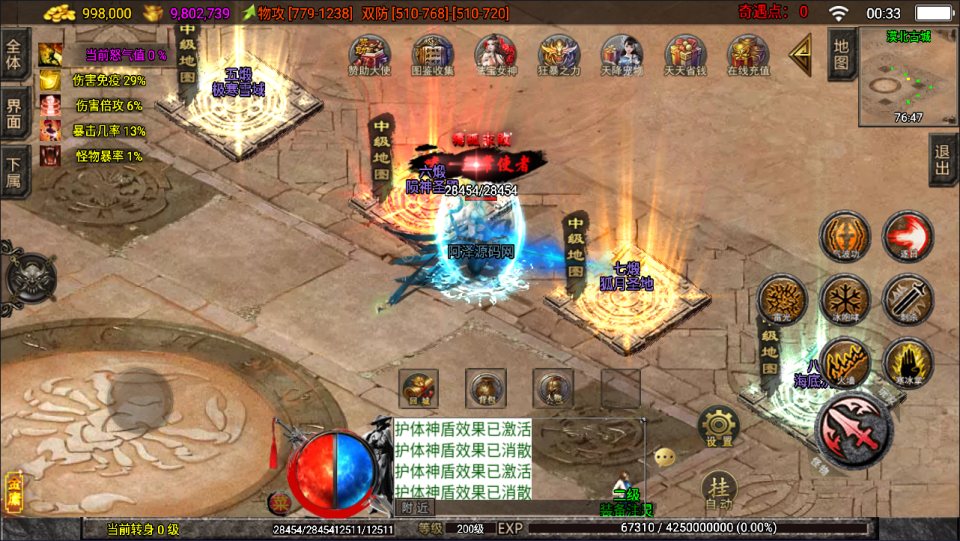Toggle the 挂 自动 auto-battle button

point(718,488)
